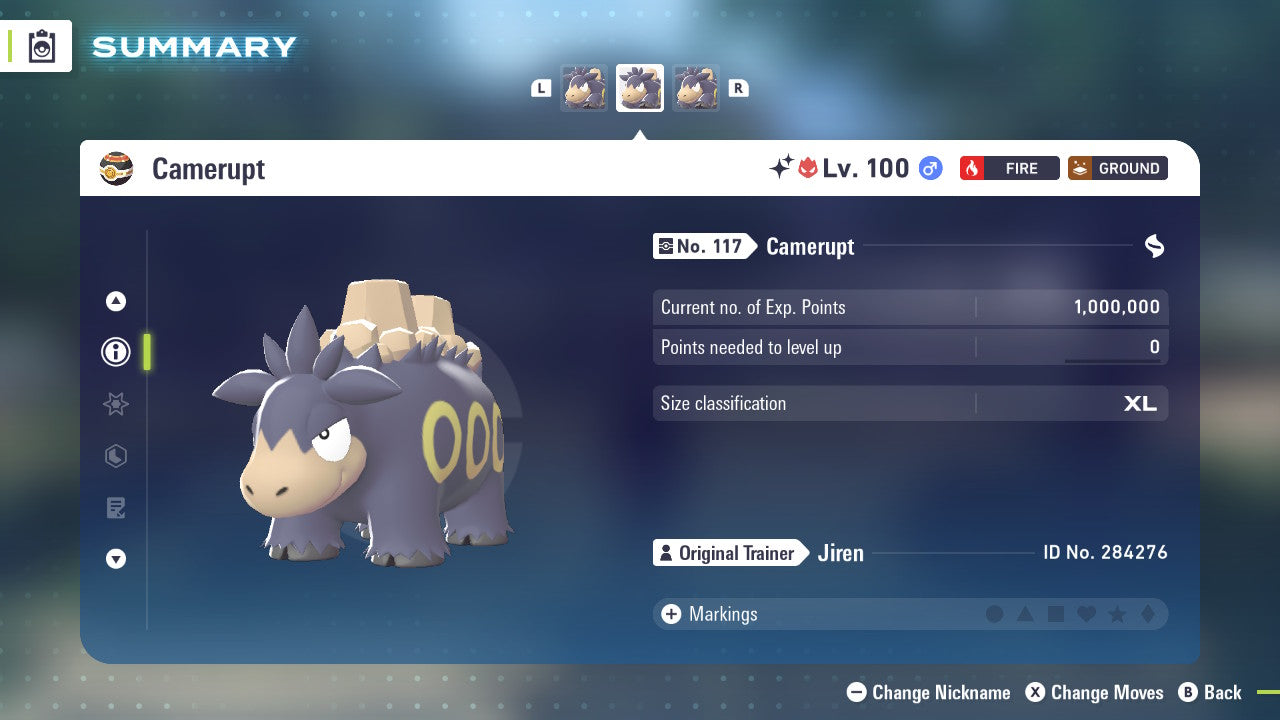Expand Markings with the plus button
The width and height of the screenshot is (1280, 720).
click(669, 614)
